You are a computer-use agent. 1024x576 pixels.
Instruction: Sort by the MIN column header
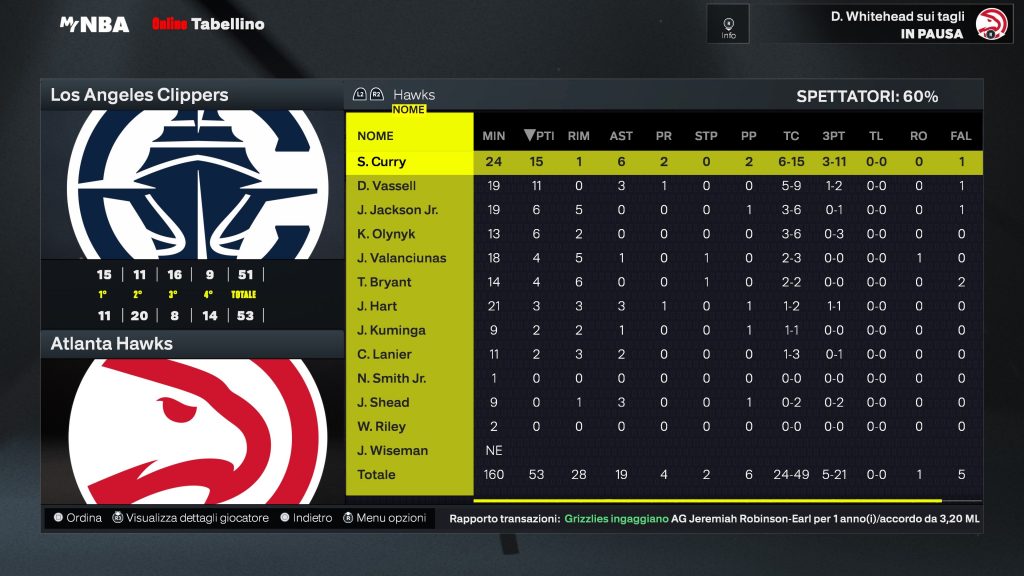click(x=494, y=136)
